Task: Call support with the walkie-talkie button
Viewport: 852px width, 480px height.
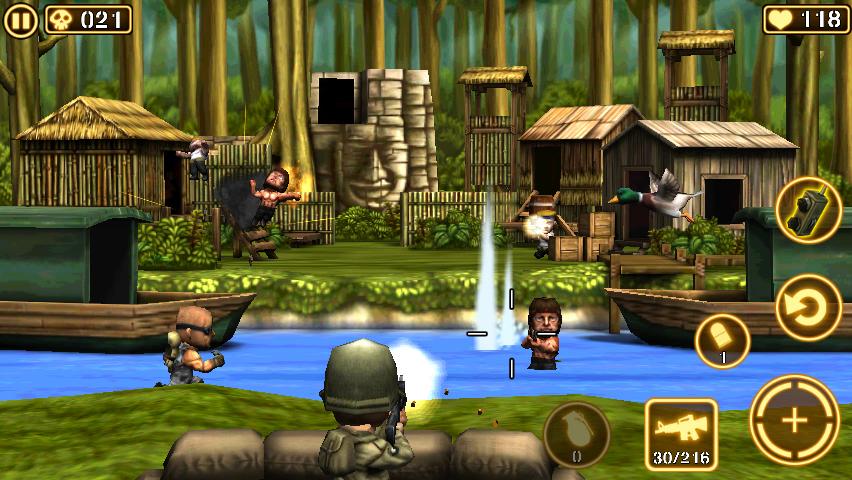Action: (808, 209)
